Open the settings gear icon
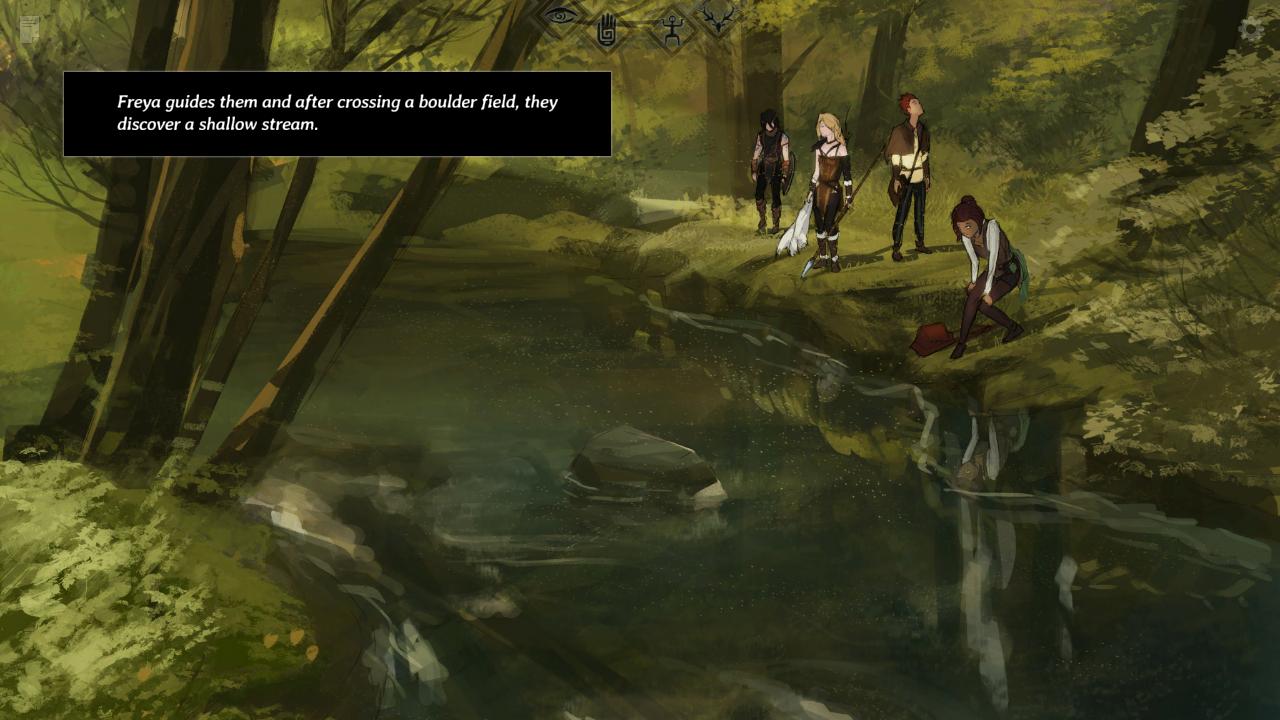The height and width of the screenshot is (720, 1280). (1249, 30)
